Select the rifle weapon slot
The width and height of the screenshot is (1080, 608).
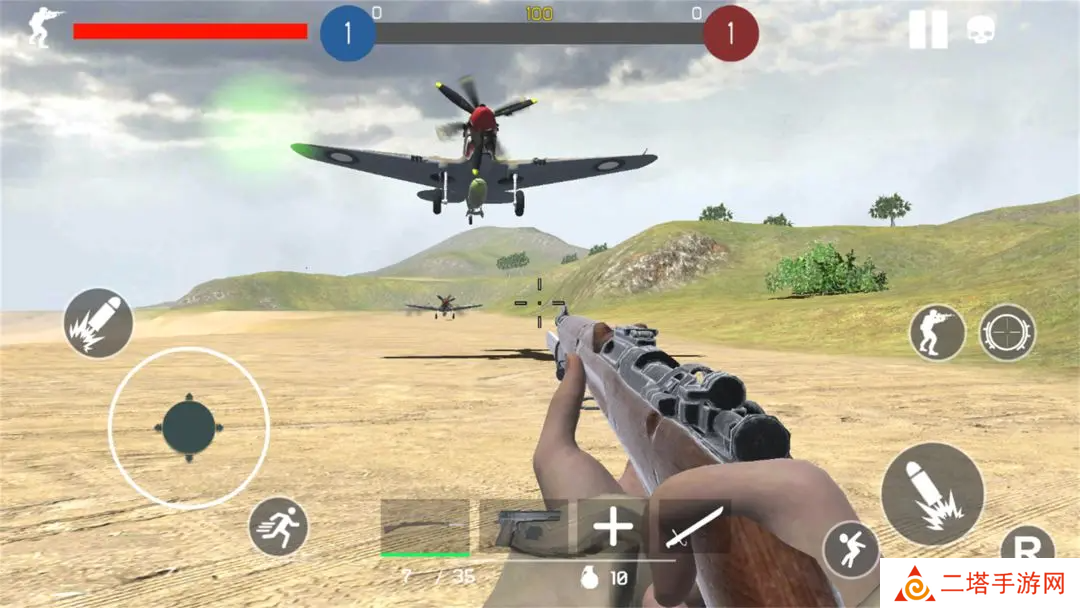point(425,526)
